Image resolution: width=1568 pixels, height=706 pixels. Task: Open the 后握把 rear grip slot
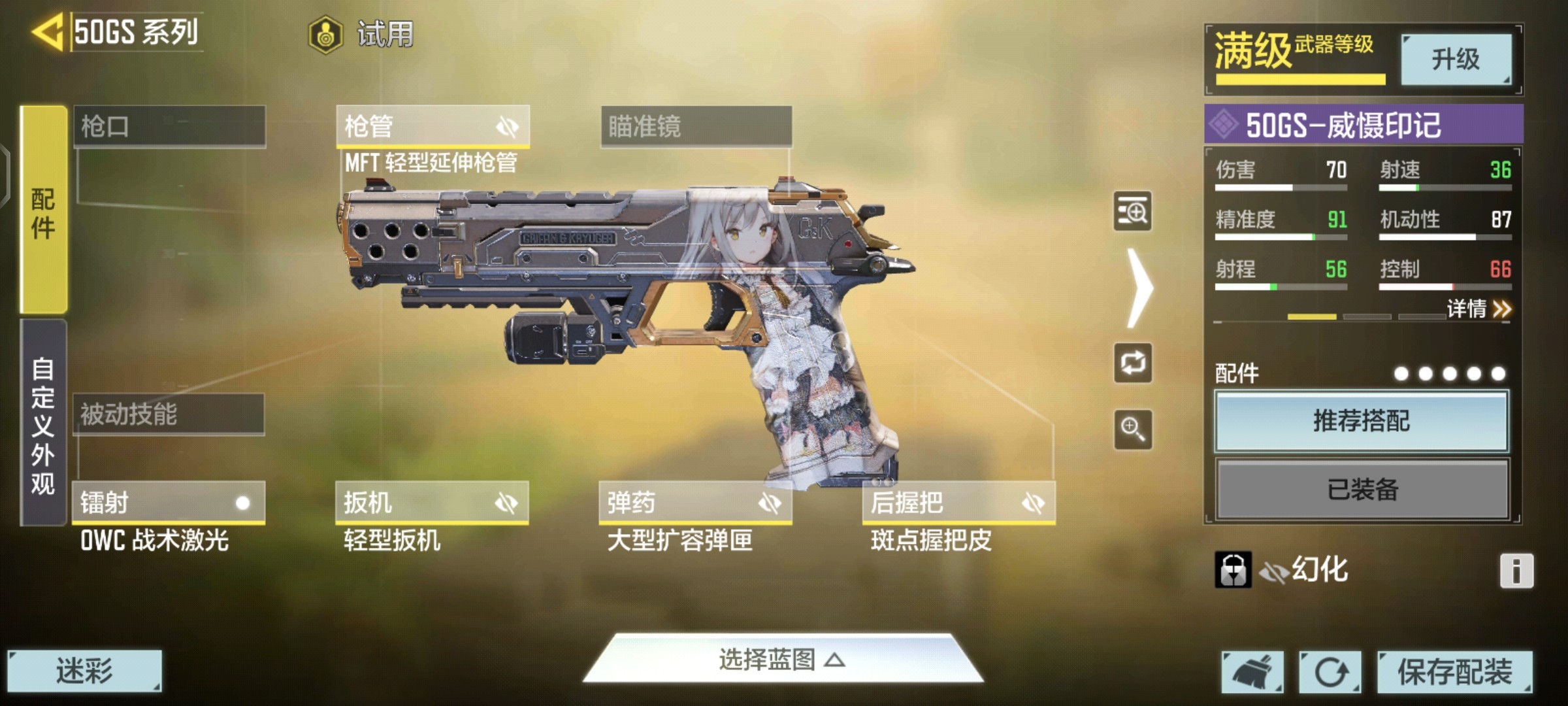pyautogui.click(x=958, y=503)
